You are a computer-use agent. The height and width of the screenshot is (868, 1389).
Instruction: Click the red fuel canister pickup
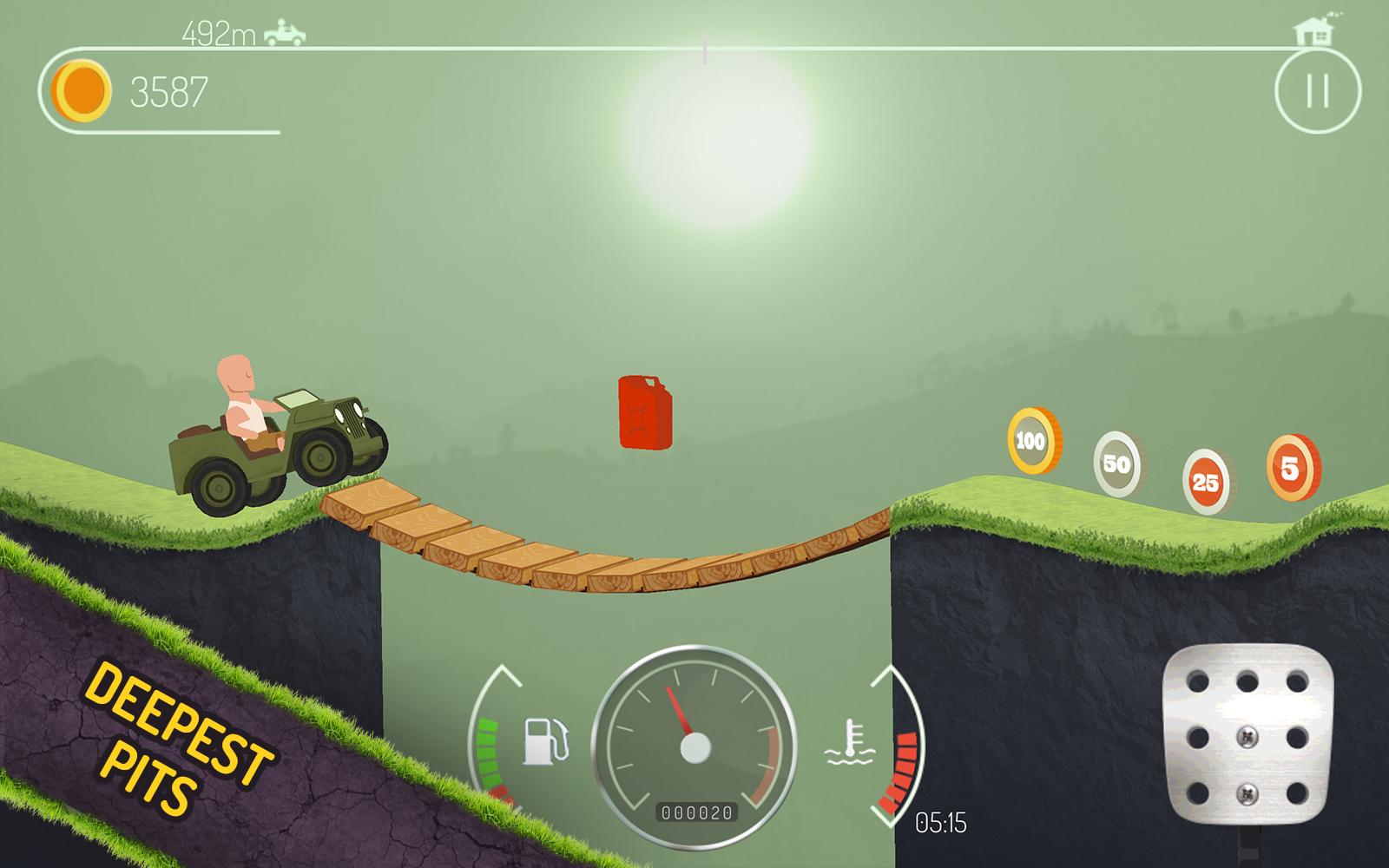(x=644, y=414)
